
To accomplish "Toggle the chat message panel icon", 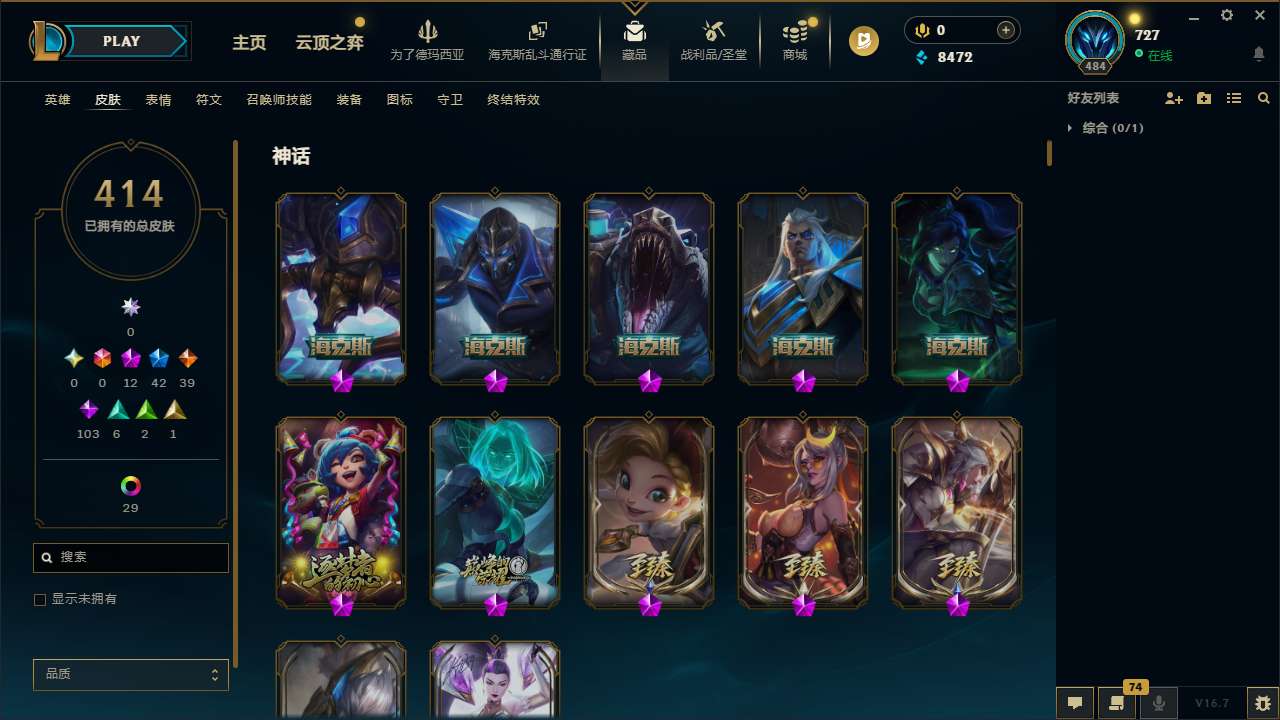I will click(1074, 702).
